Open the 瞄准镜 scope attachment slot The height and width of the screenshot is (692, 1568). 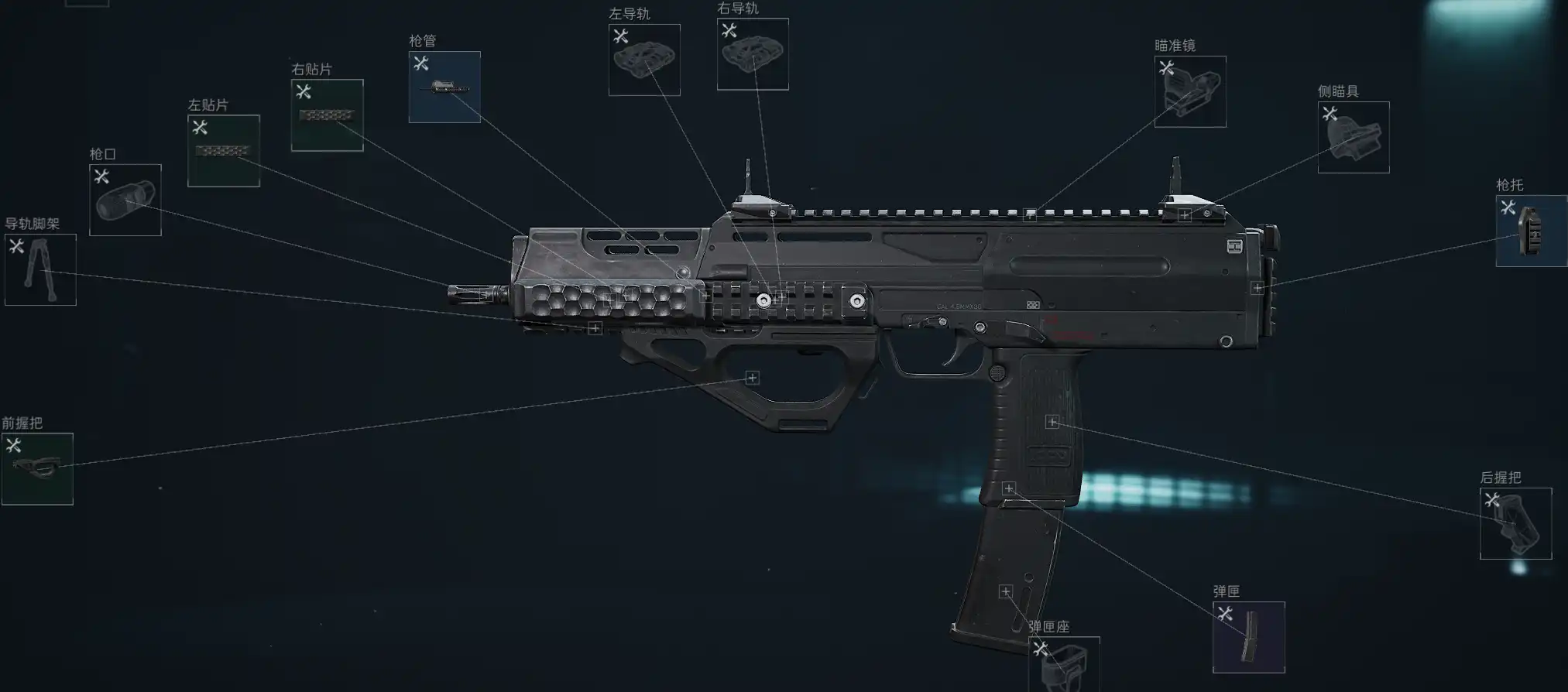(1190, 91)
